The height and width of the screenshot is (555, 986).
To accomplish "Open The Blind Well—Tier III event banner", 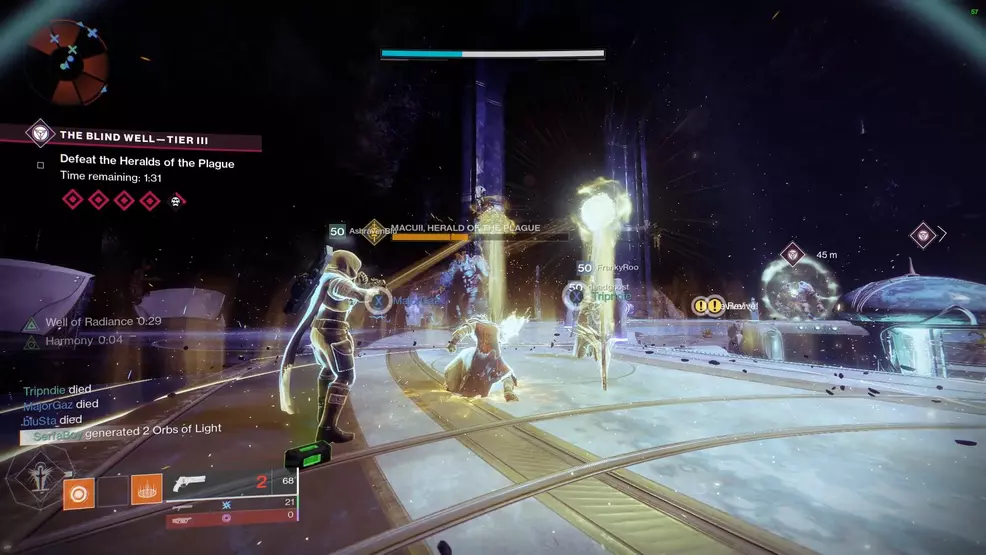I will (x=130, y=135).
